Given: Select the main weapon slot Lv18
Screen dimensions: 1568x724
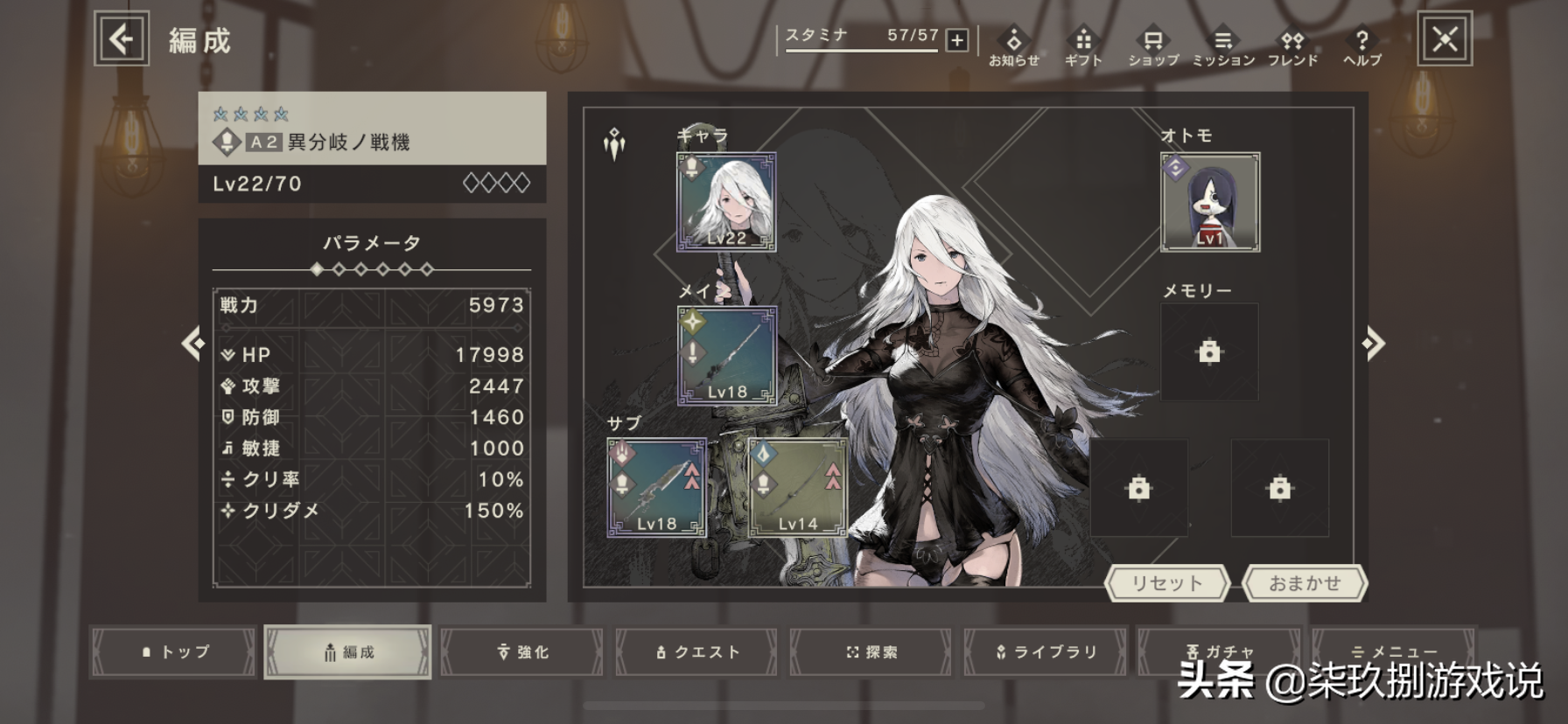Looking at the screenshot, I should (x=726, y=355).
